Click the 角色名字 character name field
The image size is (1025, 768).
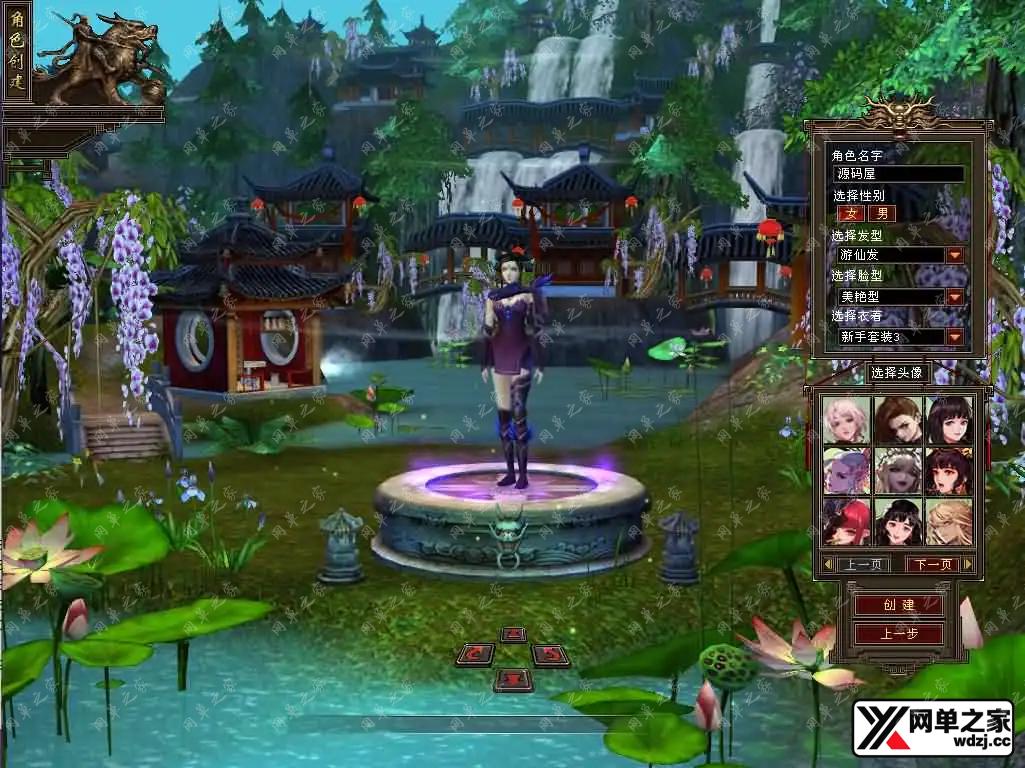point(898,174)
